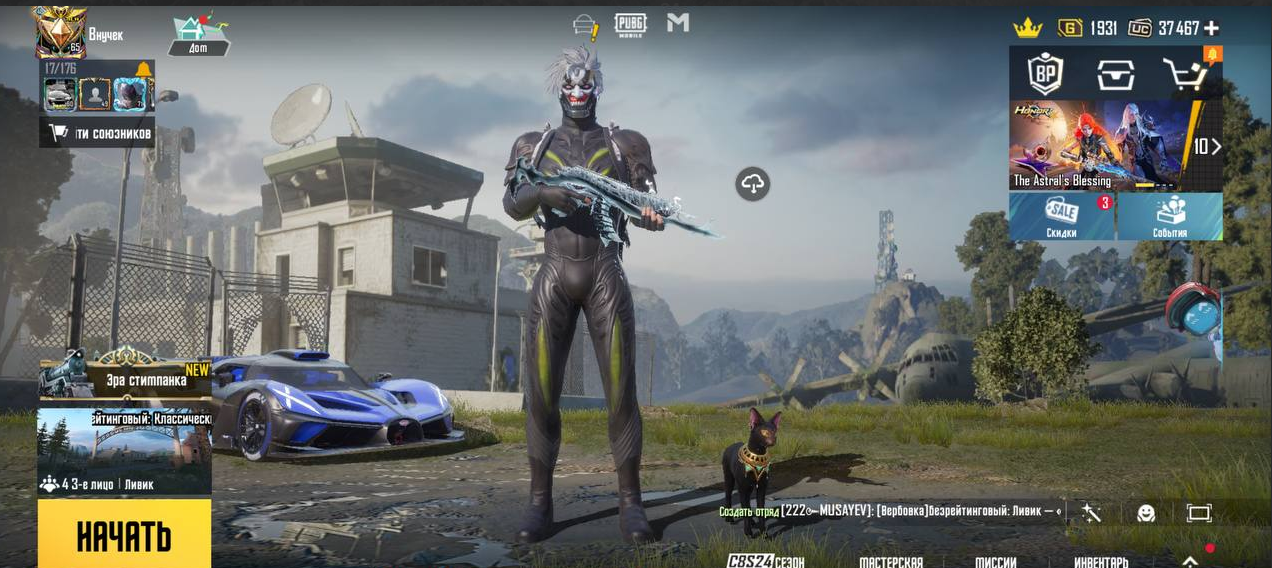1272x568 pixels.
Task: Expand the bottom menu arrow
Action: [1190, 561]
